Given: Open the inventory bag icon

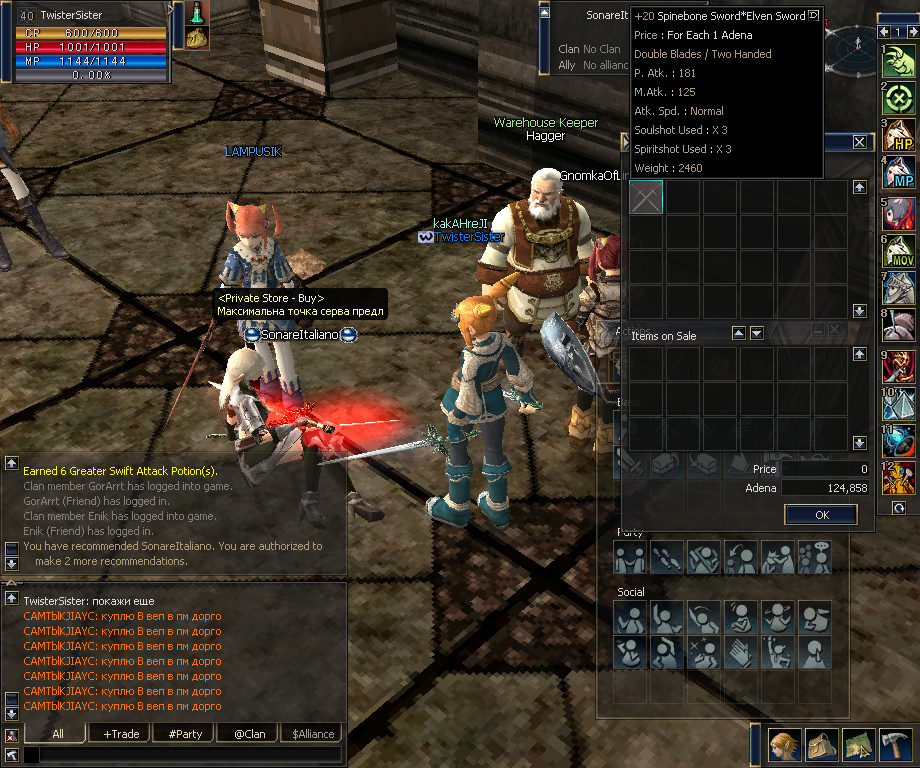Looking at the screenshot, I should (822, 746).
